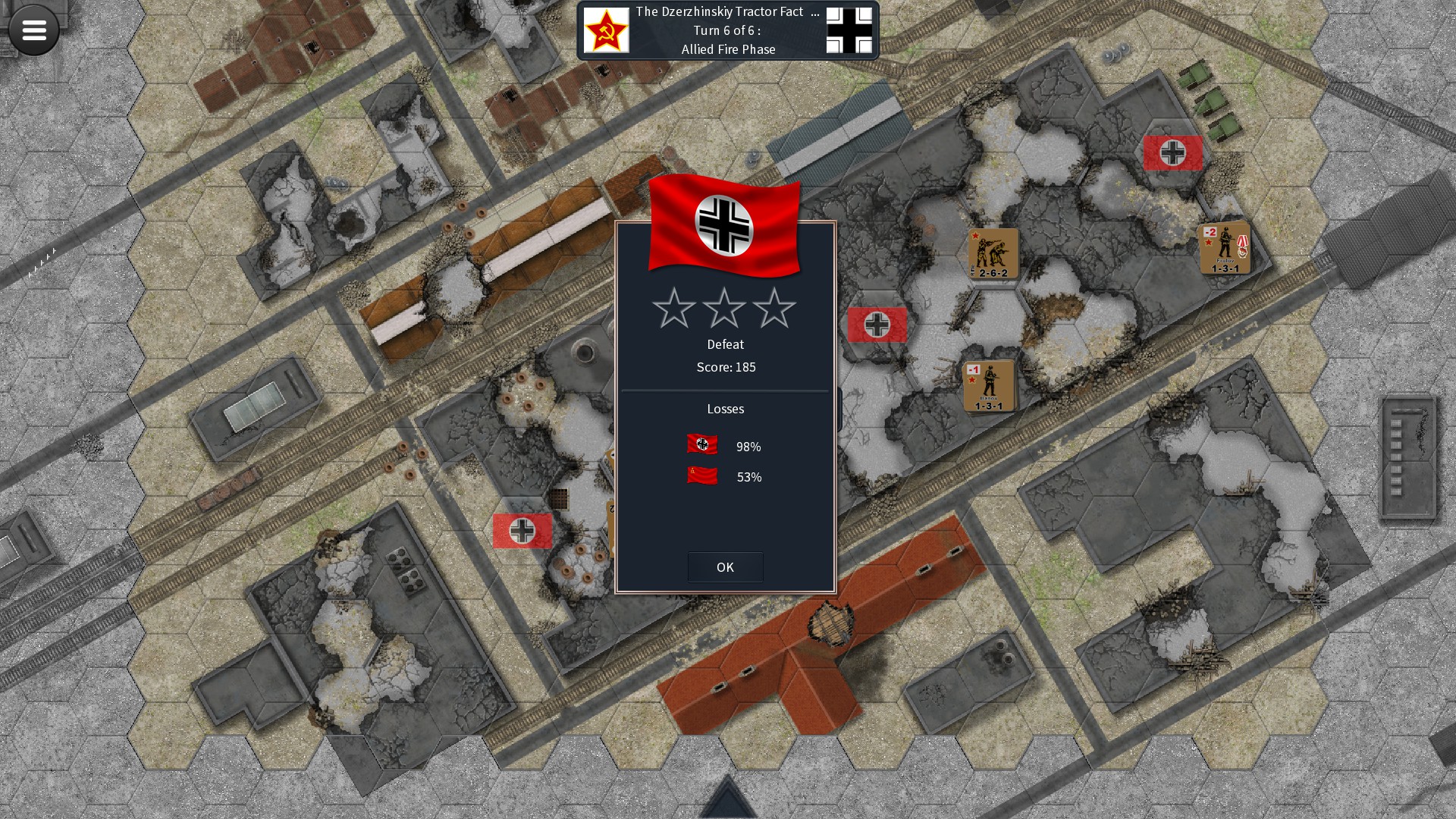Click the Soviet flag beside the 53% losses
This screenshot has height=819, width=1456.
pyautogui.click(x=701, y=477)
